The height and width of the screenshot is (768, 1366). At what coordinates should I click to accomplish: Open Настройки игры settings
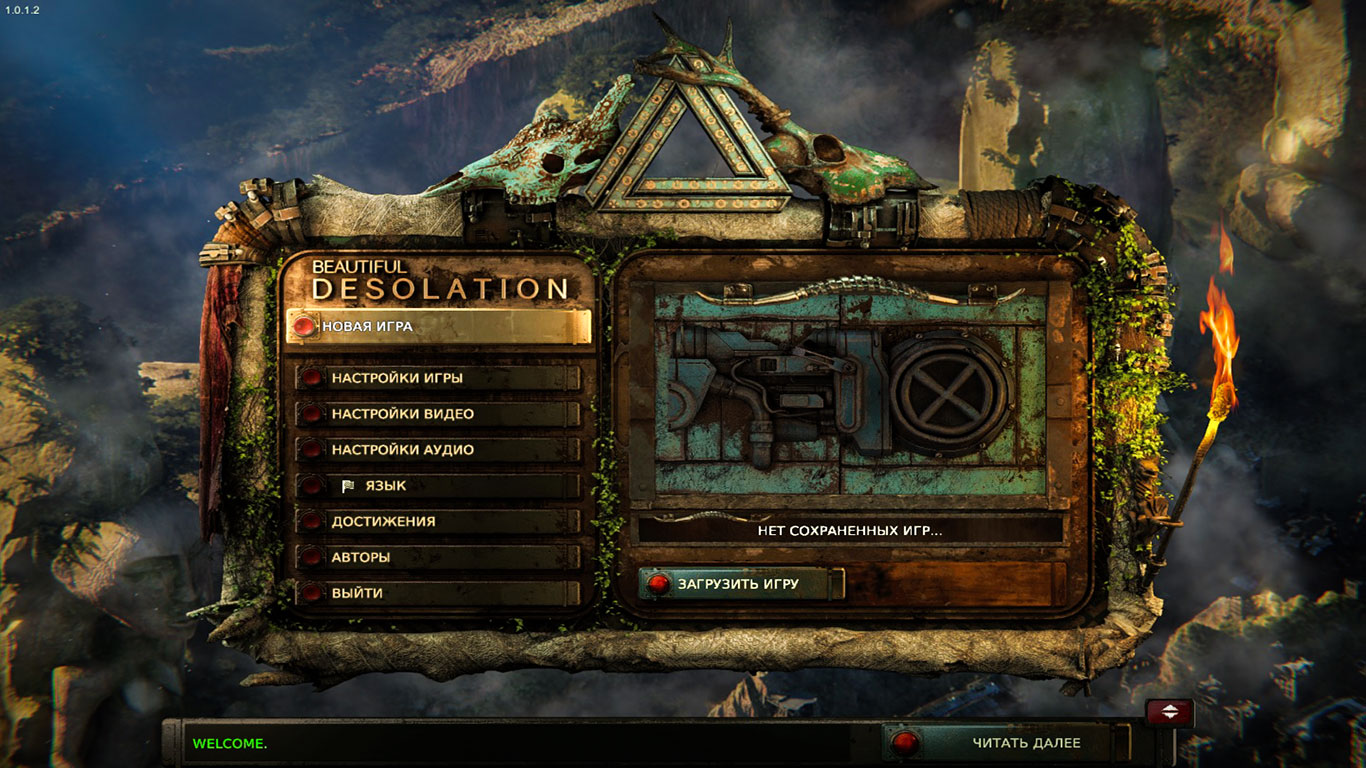(438, 378)
